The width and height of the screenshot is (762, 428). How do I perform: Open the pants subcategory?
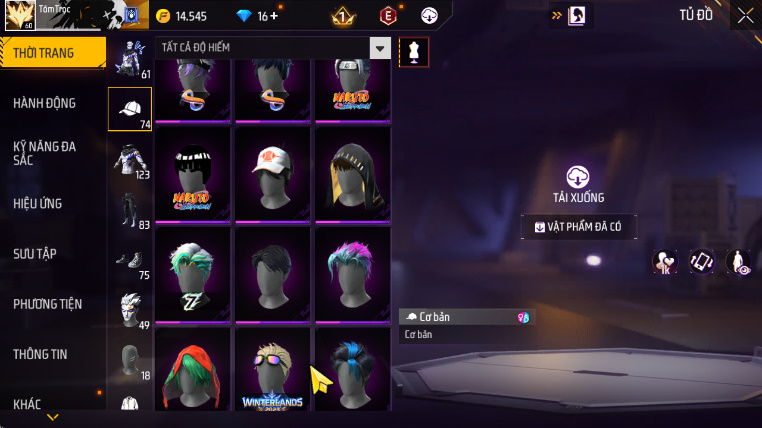click(130, 210)
